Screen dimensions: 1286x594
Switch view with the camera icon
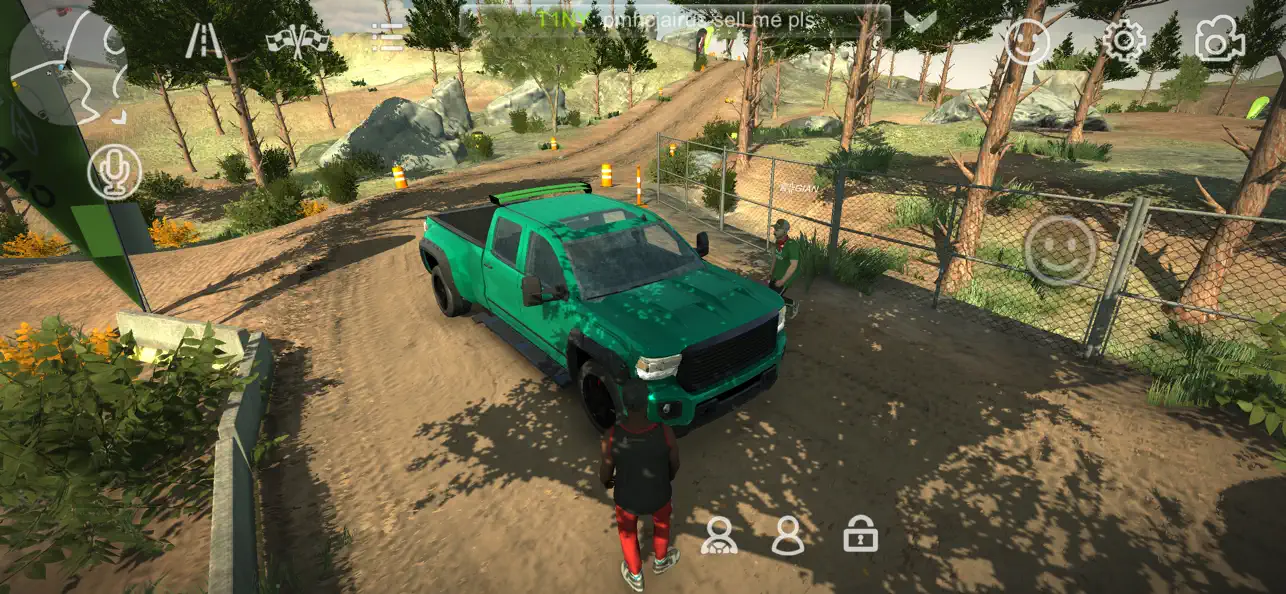[x=1220, y=41]
